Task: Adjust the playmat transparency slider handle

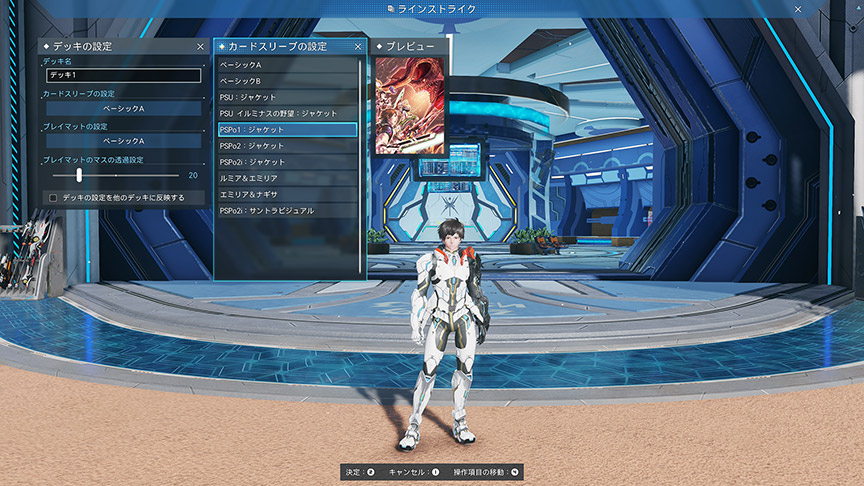Action: pos(79,175)
